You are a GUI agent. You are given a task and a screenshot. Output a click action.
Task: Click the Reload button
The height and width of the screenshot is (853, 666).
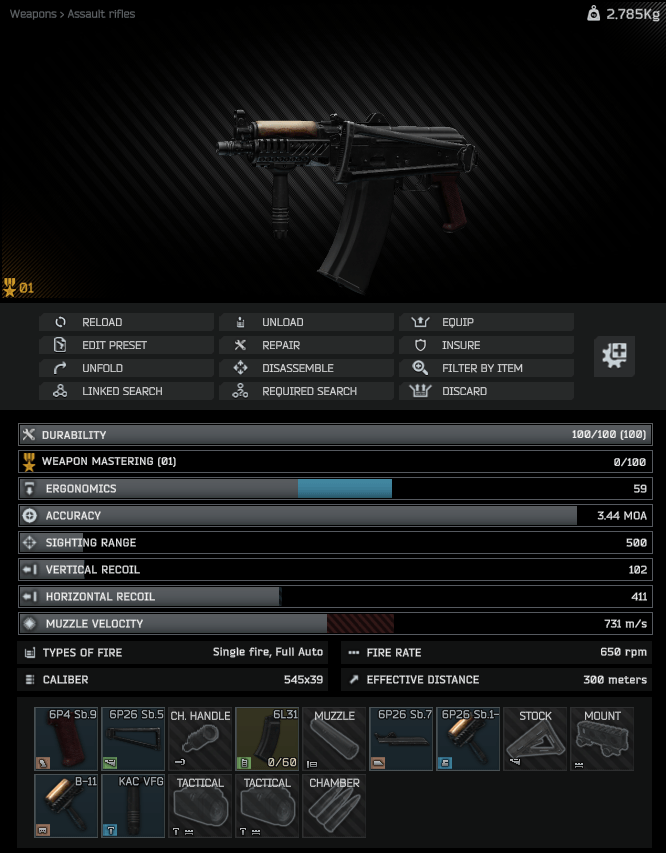click(126, 322)
